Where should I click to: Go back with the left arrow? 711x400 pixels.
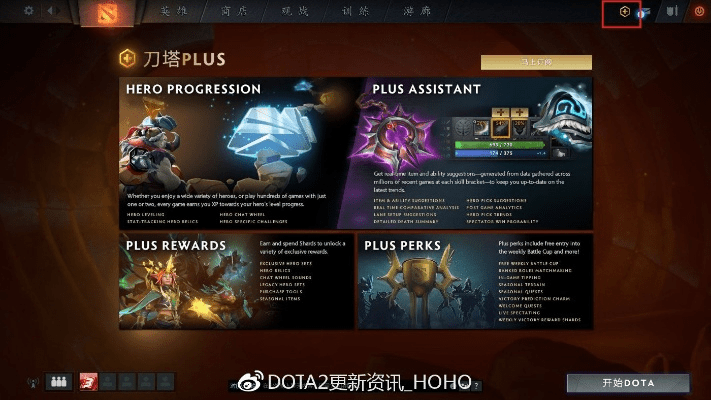(51, 11)
